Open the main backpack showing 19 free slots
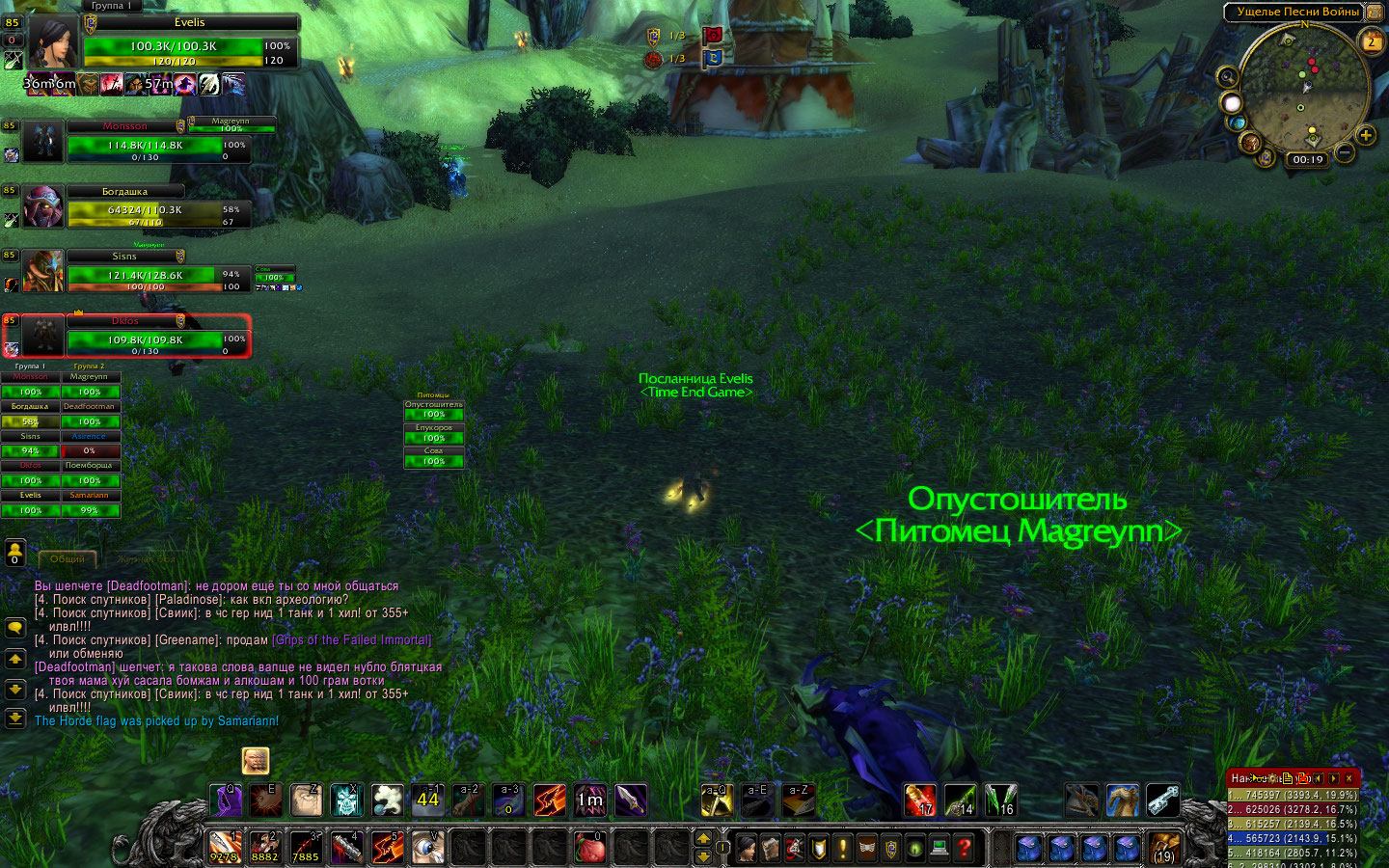1389x868 pixels. pos(1164,848)
